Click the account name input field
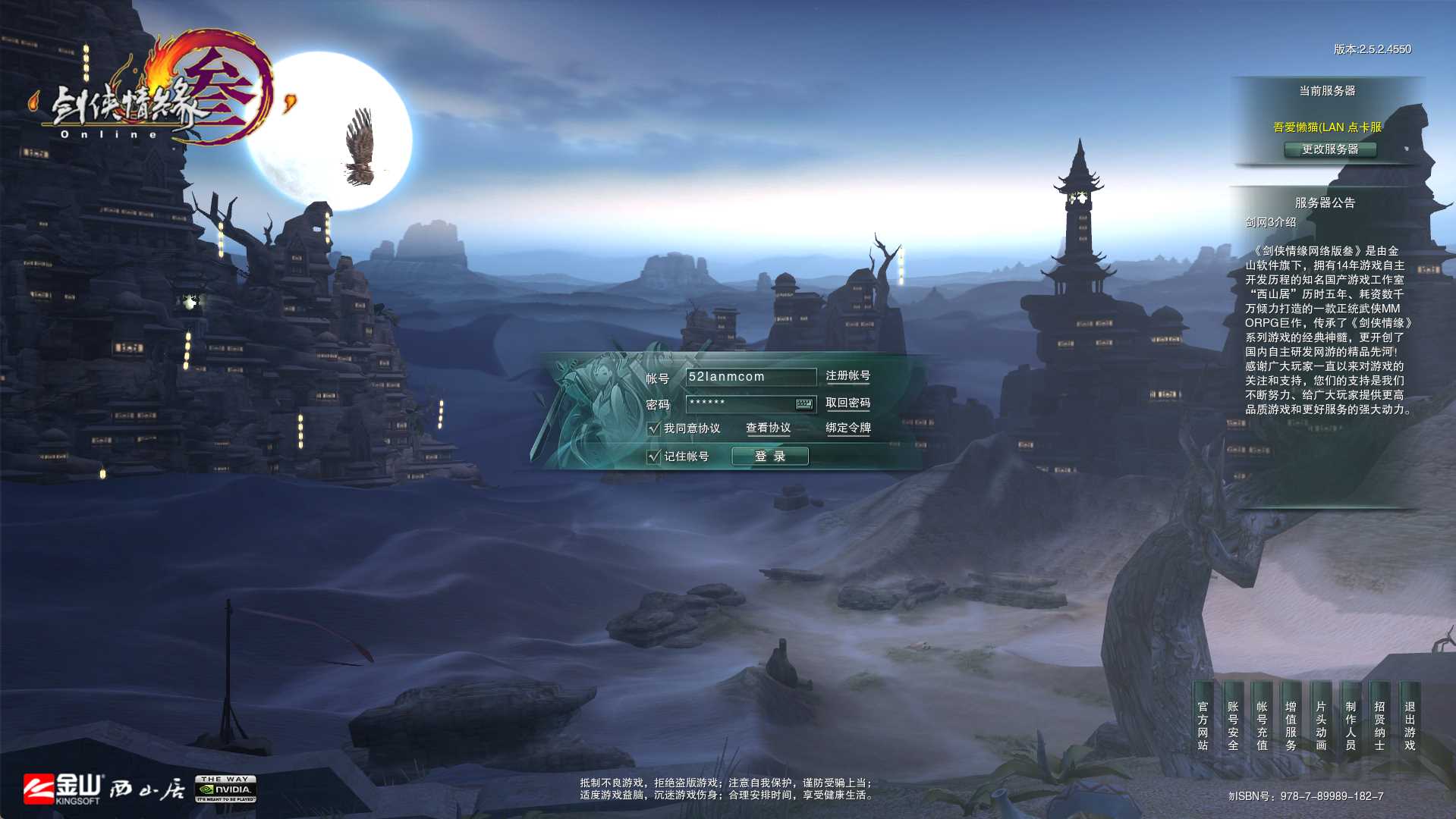 (750, 377)
